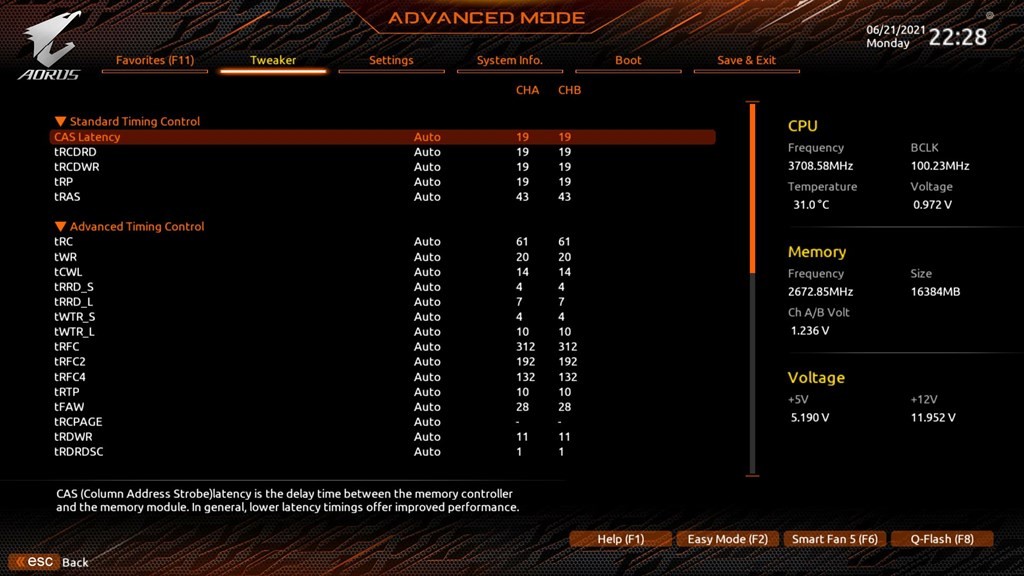Viewport: 1024px width, 576px height.
Task: Select the tFAW timing row
Action: pos(69,407)
